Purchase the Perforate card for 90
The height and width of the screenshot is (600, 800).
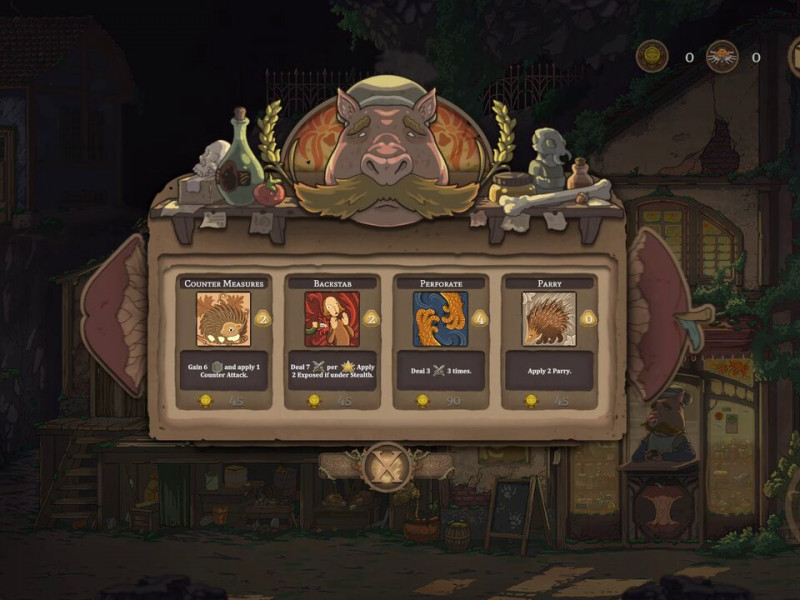440,340
